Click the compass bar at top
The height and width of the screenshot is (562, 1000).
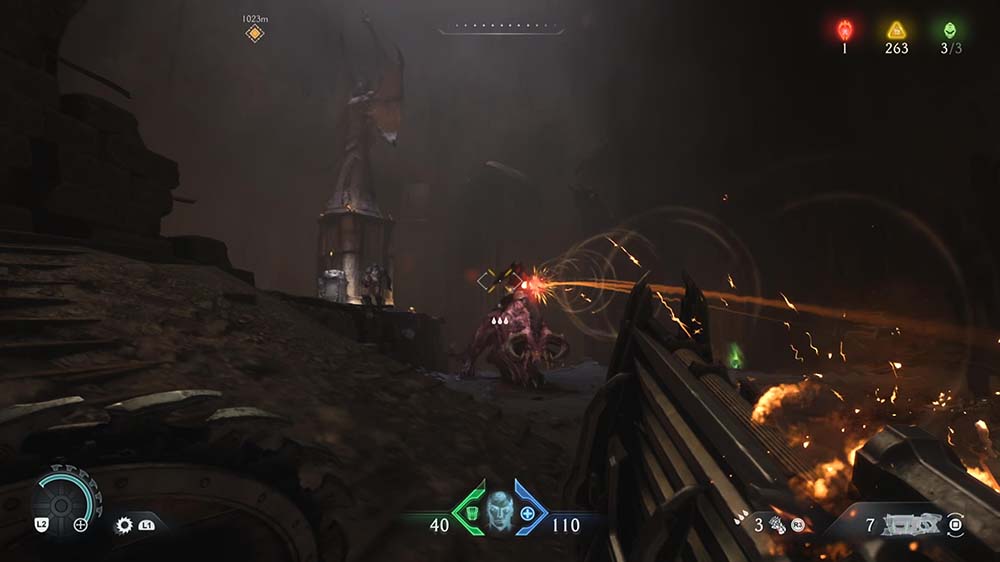[500, 28]
